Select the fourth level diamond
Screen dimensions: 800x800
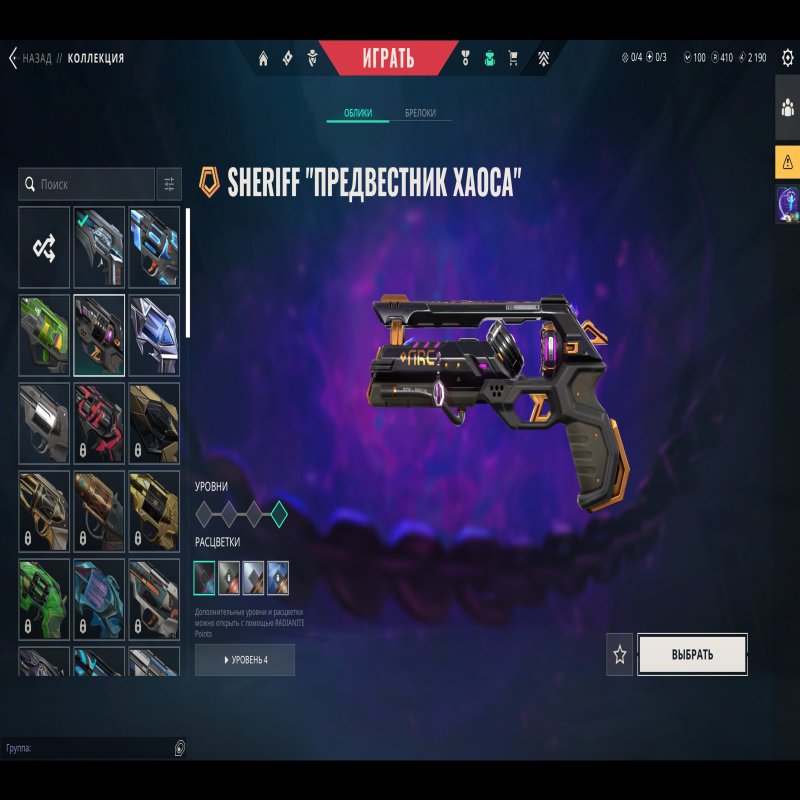pyautogui.click(x=279, y=515)
